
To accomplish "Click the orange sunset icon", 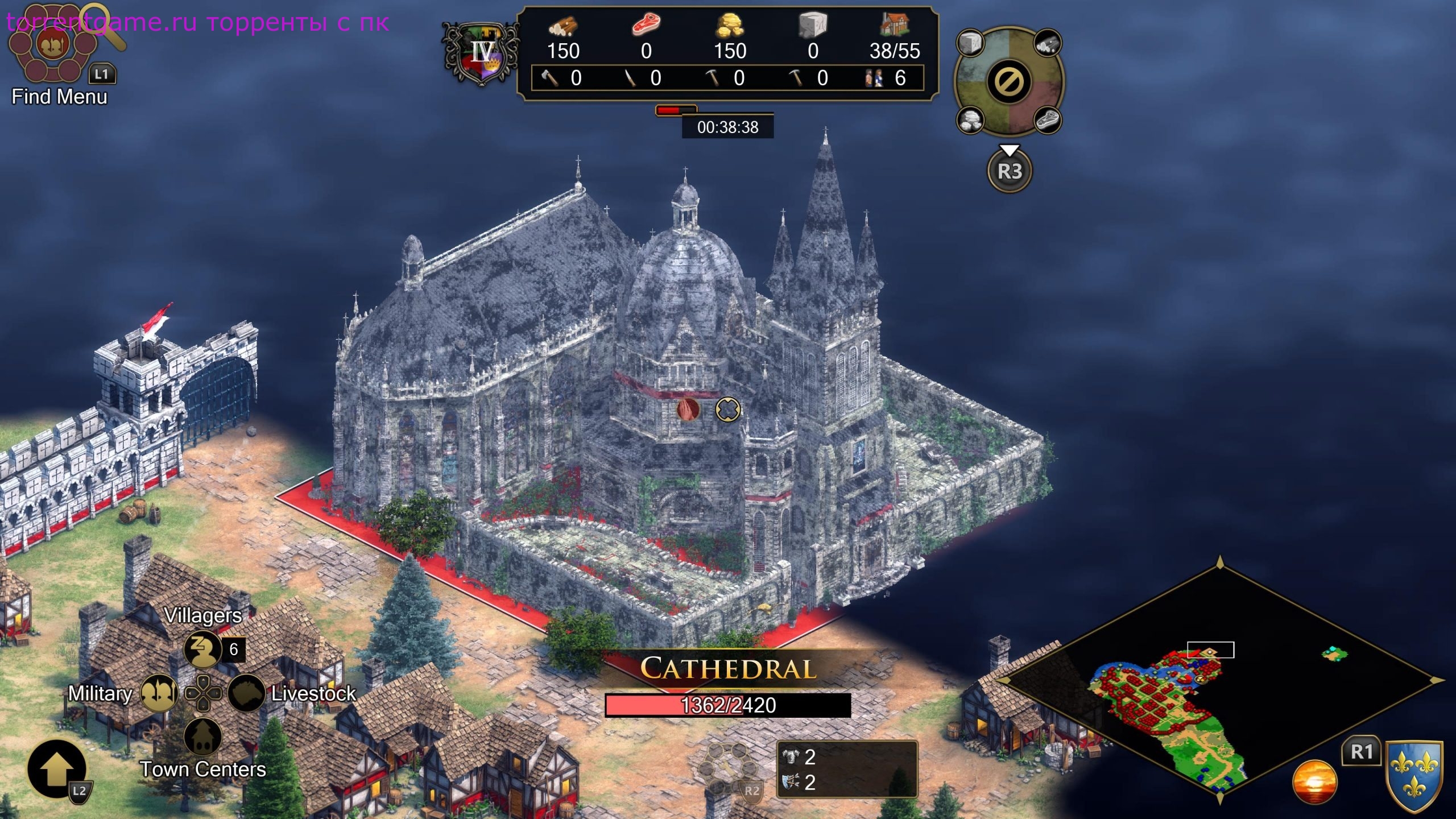I will point(1314,781).
